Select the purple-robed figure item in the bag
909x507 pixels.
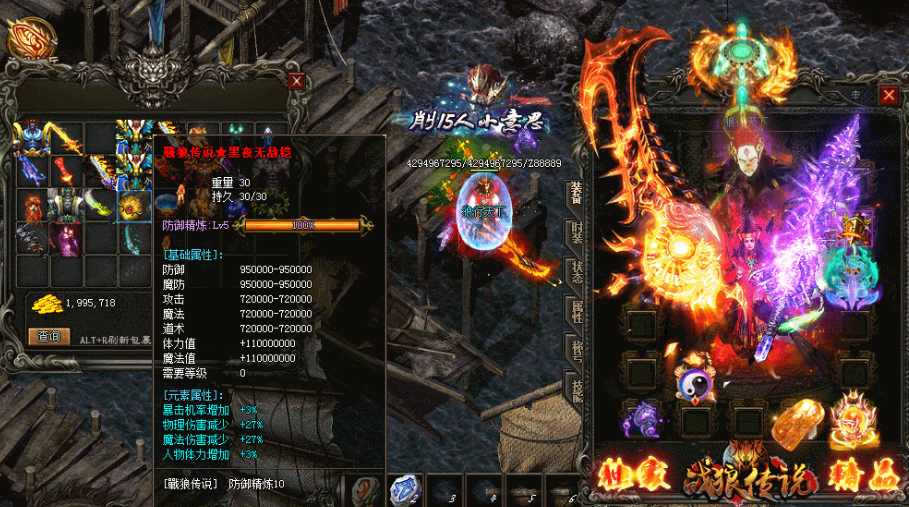click(x=66, y=239)
